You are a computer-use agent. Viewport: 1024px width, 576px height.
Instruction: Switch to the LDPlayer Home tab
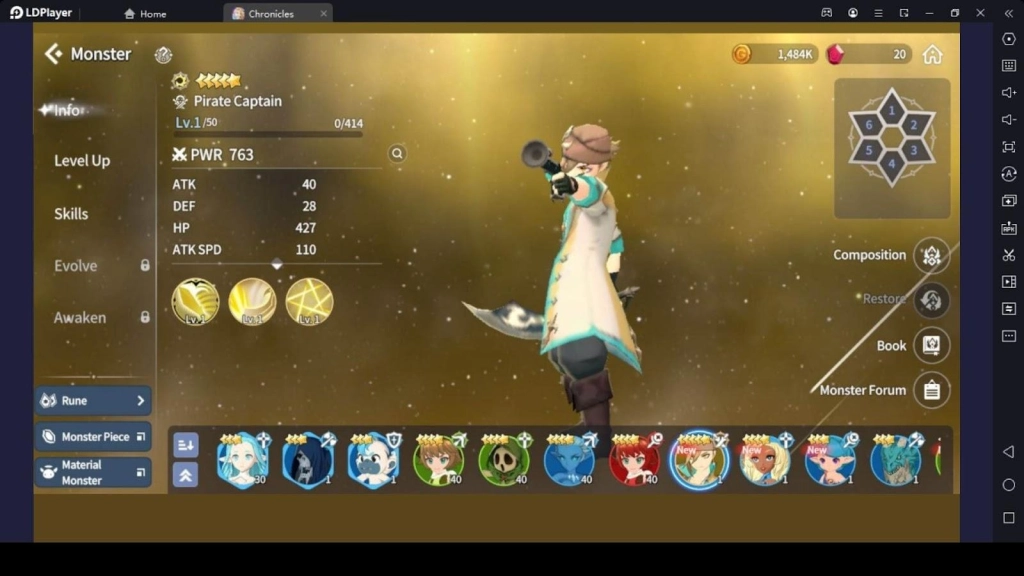pos(146,14)
